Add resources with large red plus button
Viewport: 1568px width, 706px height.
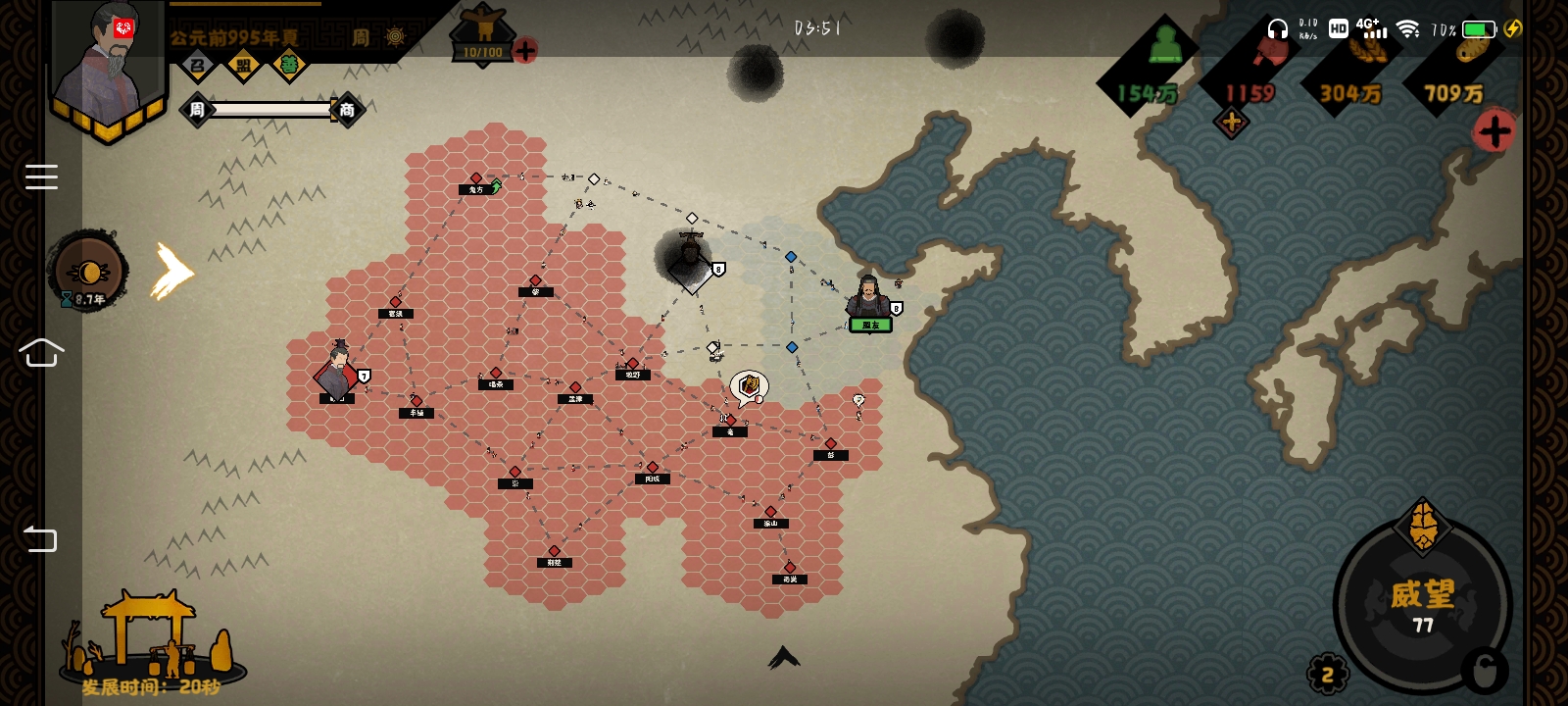[1494, 130]
